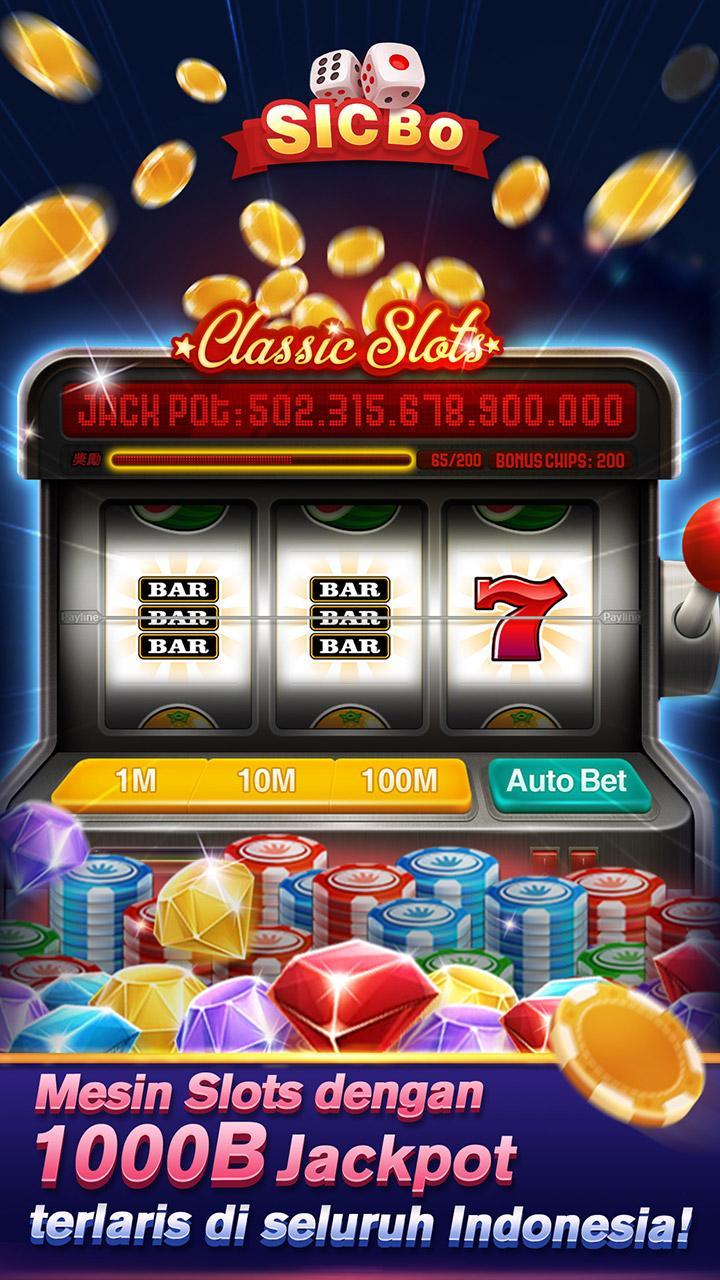
Task: Select the 1M bet button
Action: pyautogui.click(x=135, y=782)
